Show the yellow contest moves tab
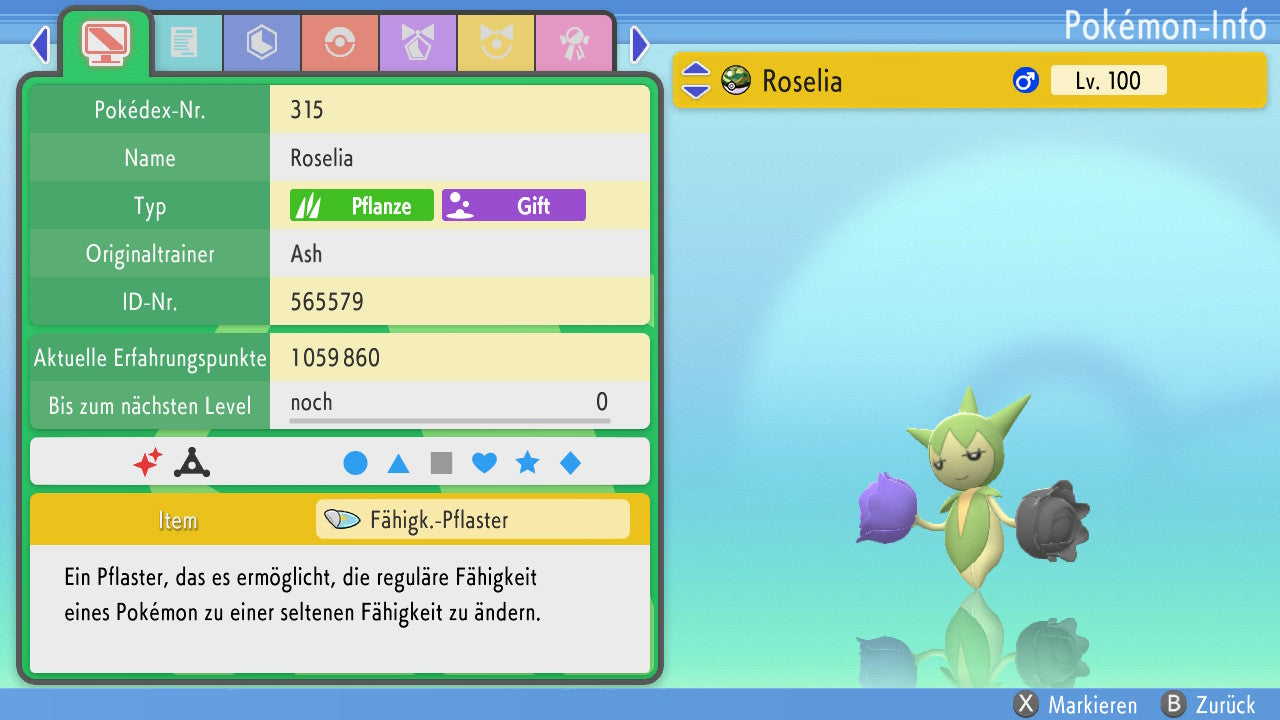Image resolution: width=1280 pixels, height=720 pixels. (x=496, y=43)
